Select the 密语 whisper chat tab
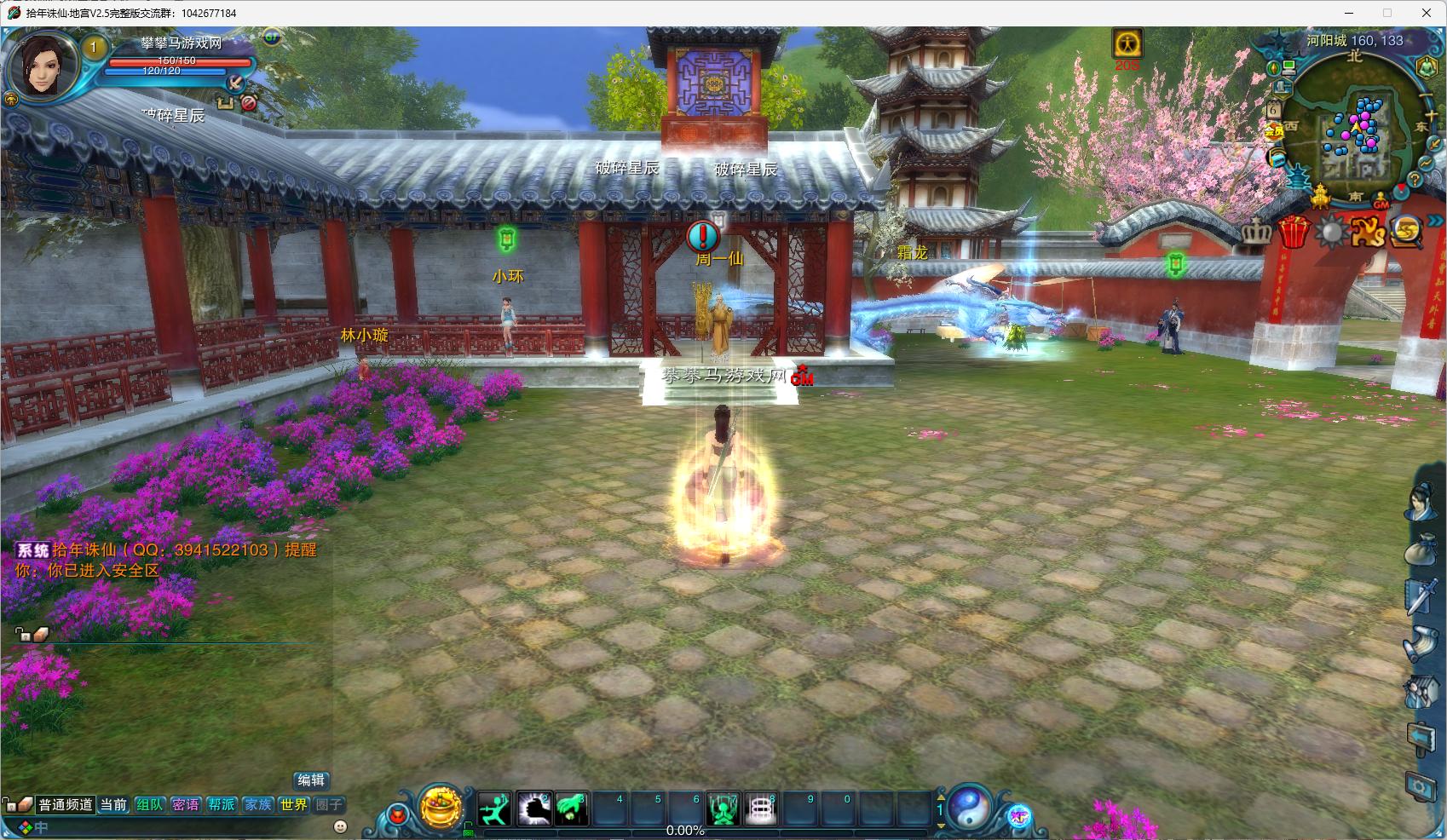Image resolution: width=1447 pixels, height=840 pixels. click(x=186, y=805)
